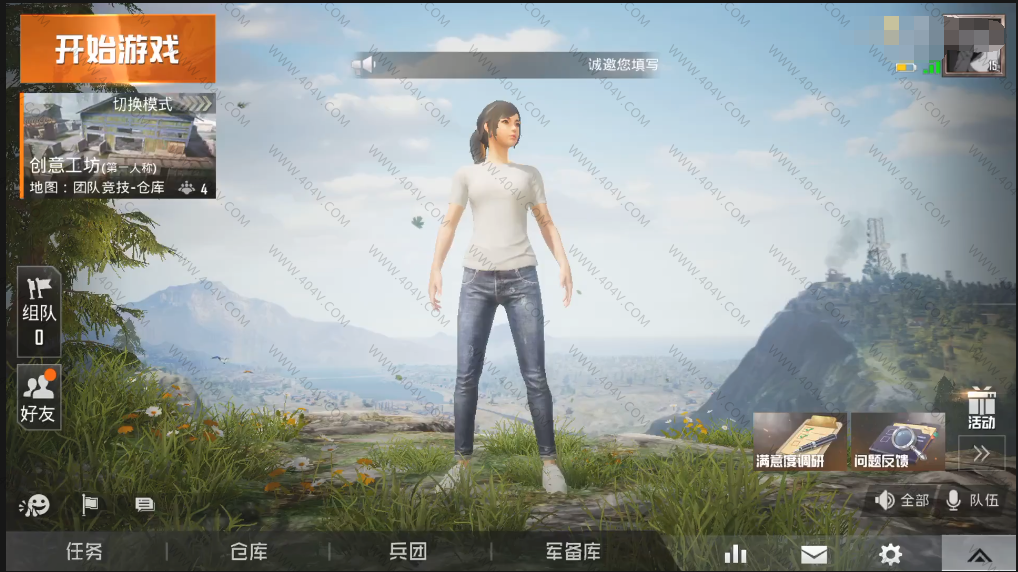Click the 开始游戏 start game button
Image resolution: width=1018 pixels, height=572 pixels.
coord(117,48)
